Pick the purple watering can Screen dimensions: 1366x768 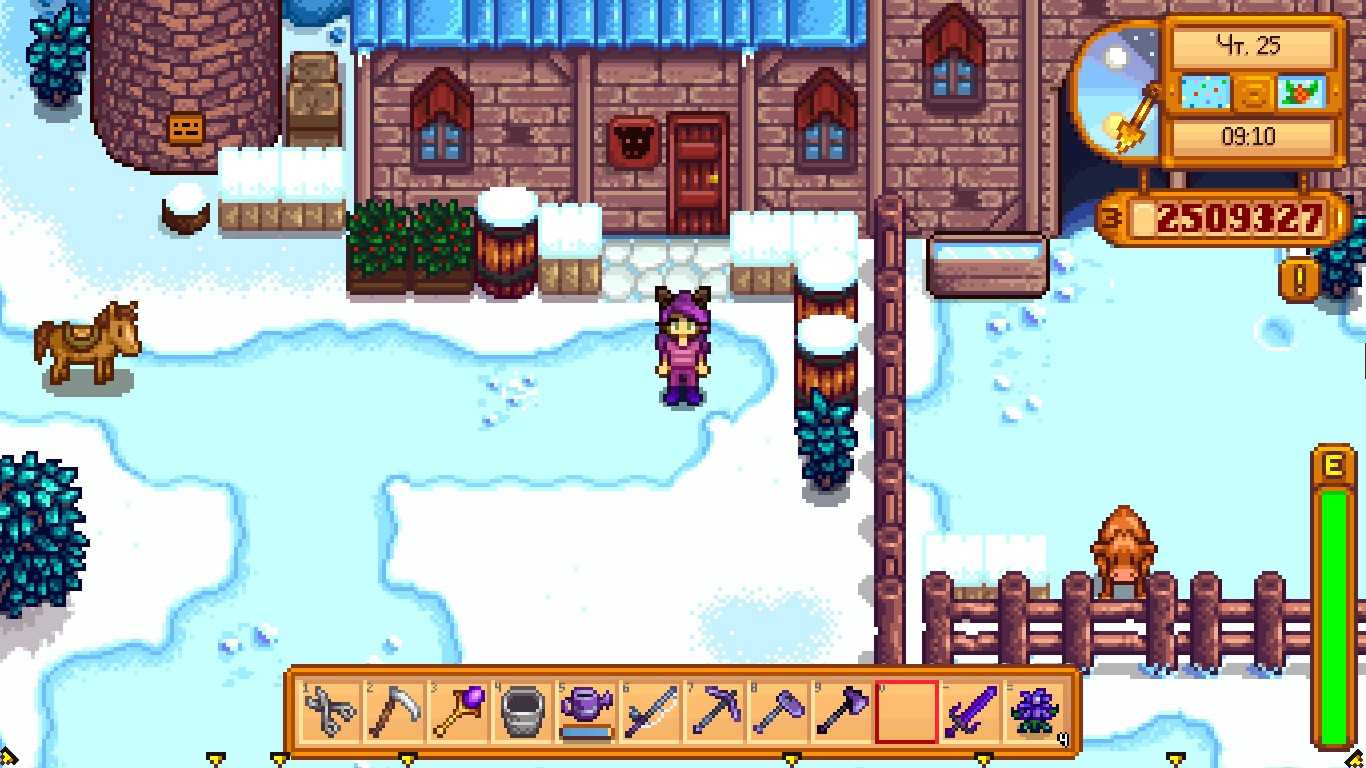click(587, 712)
